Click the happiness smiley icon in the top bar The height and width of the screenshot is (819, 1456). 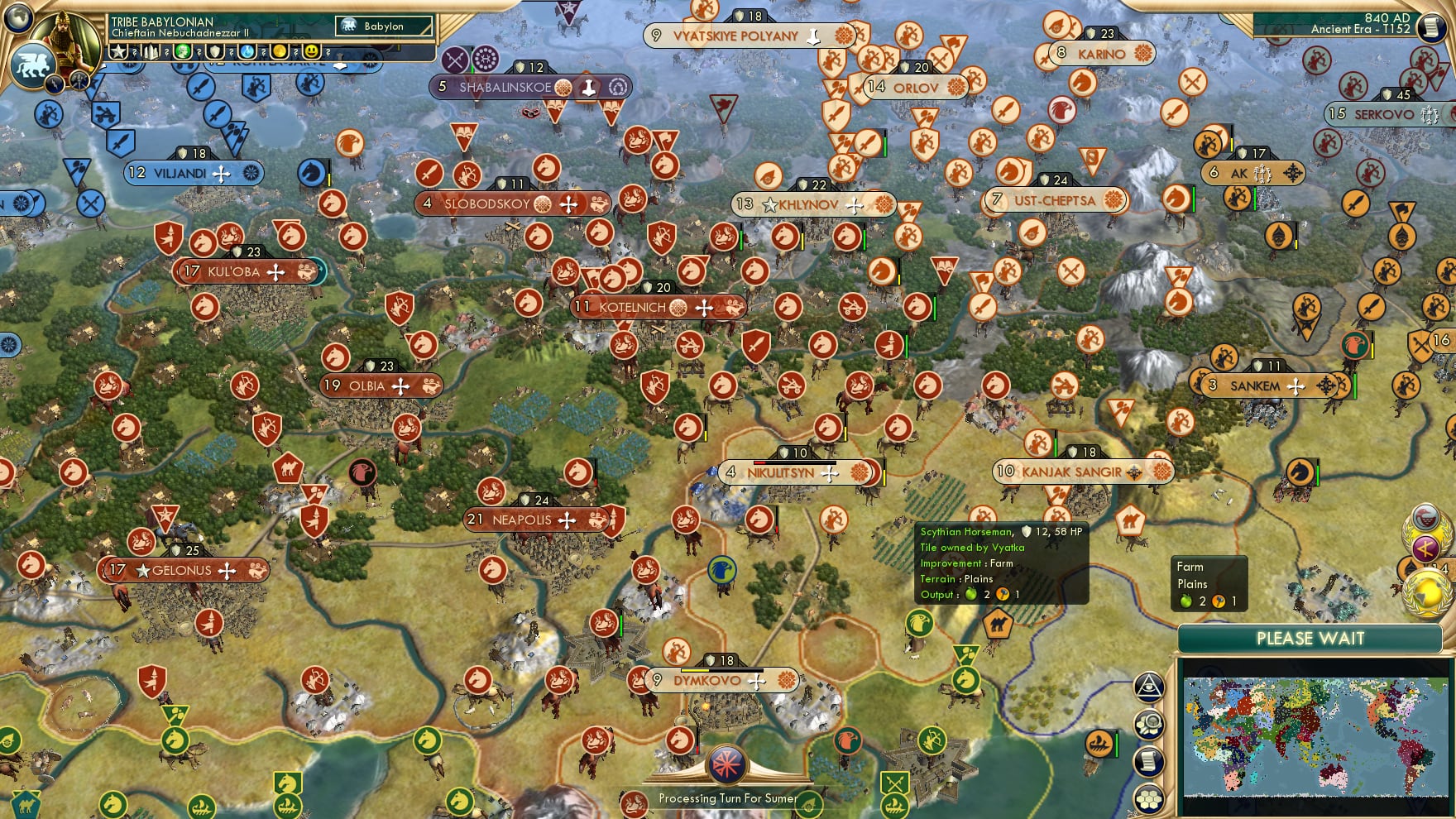click(x=311, y=51)
